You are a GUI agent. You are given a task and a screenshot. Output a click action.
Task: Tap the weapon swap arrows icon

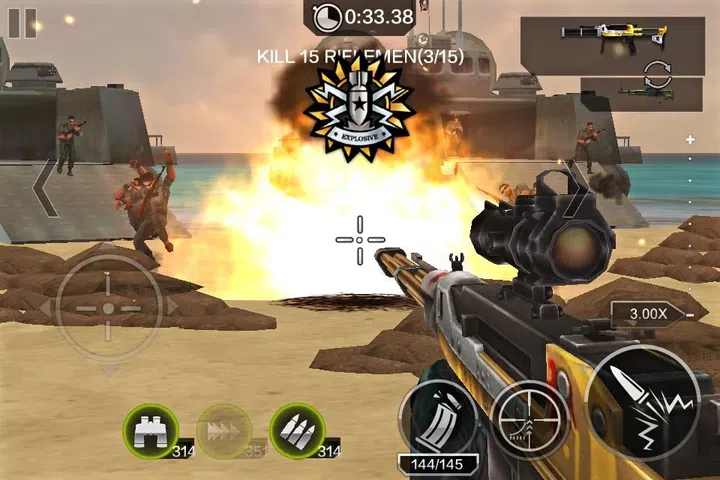click(x=656, y=70)
